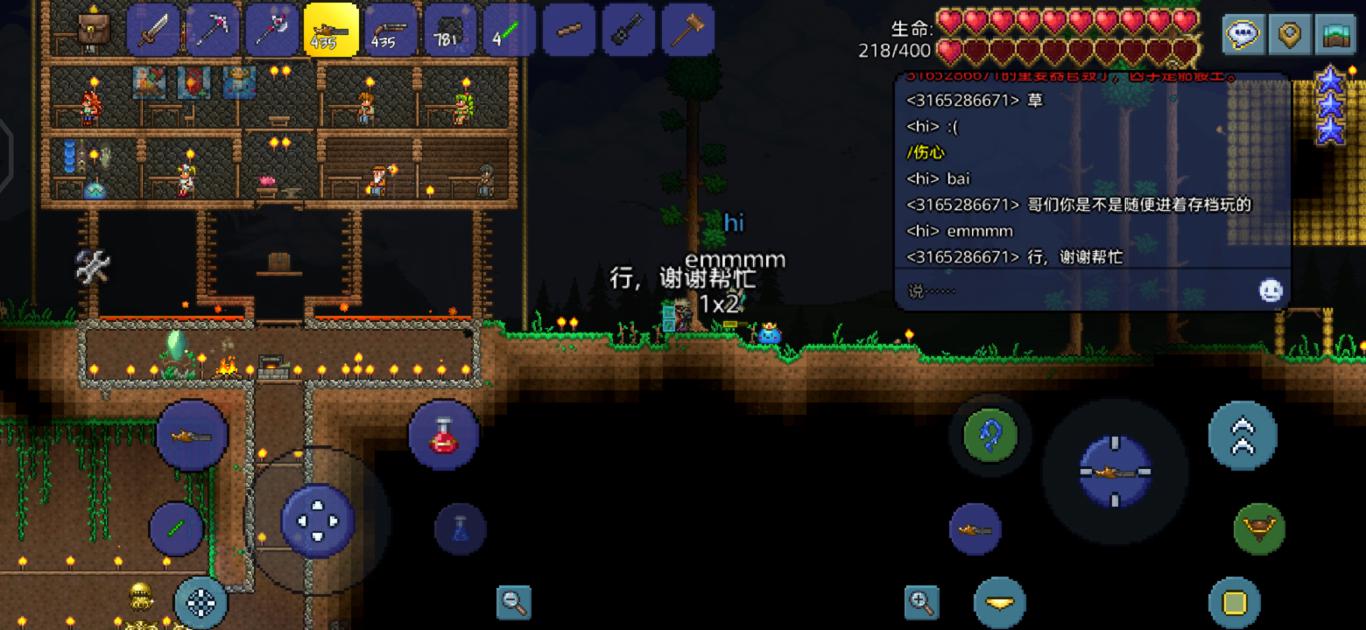Select the sword hotbar slot

coord(153,30)
